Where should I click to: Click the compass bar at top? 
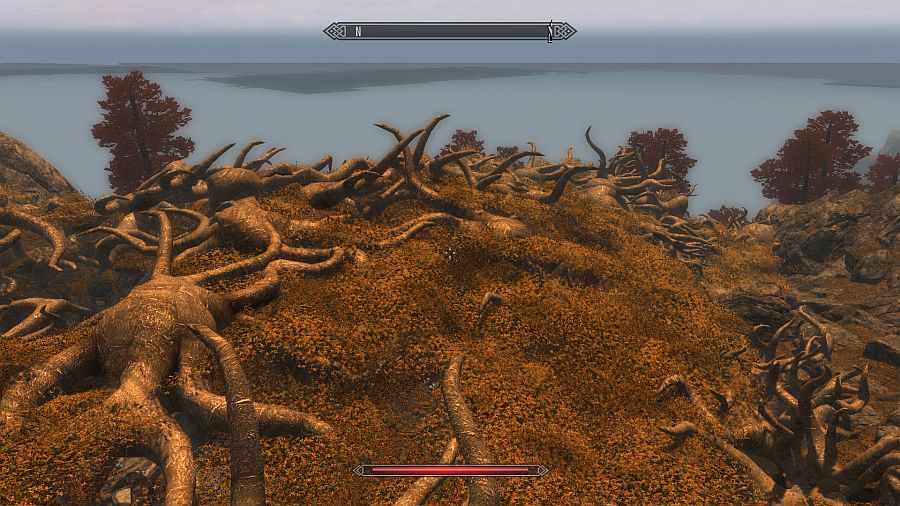click(x=450, y=31)
